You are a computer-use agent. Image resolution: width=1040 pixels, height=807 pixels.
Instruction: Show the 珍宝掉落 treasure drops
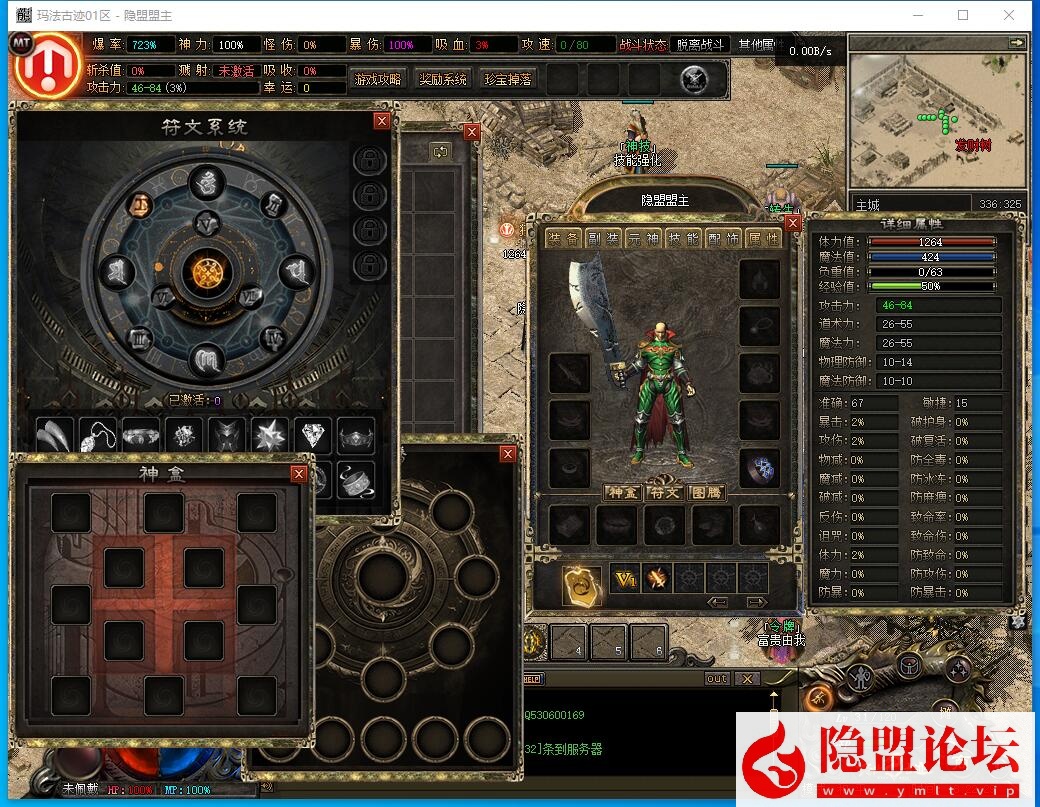coord(508,80)
